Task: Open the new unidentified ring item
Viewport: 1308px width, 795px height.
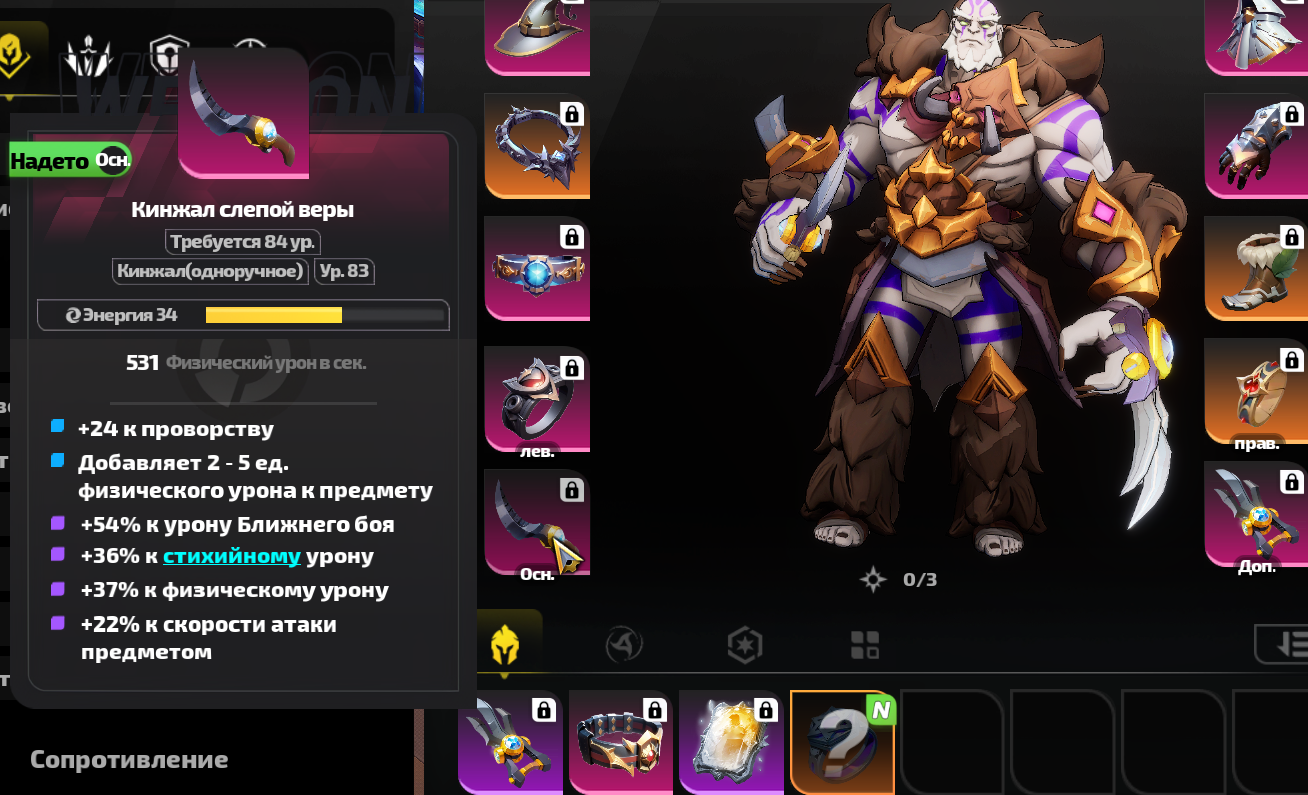Action: [x=842, y=742]
